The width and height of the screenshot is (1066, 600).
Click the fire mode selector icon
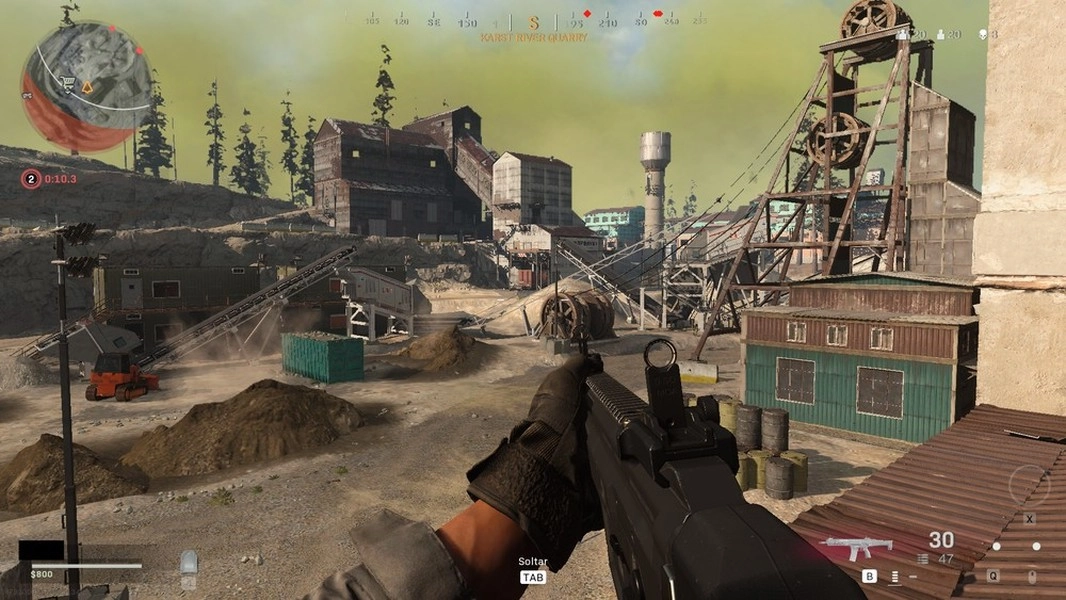coord(895,576)
